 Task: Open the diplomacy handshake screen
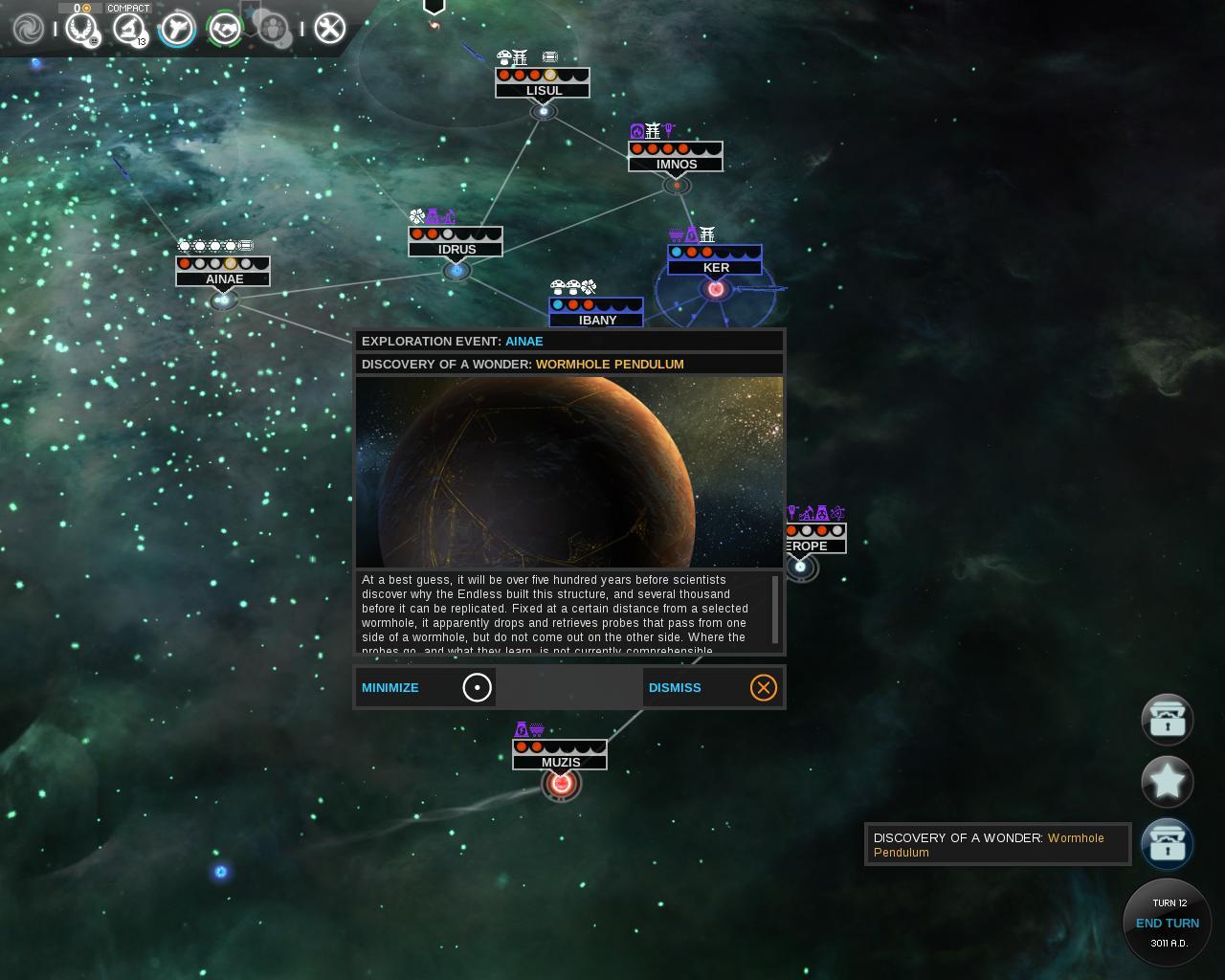tap(225, 29)
